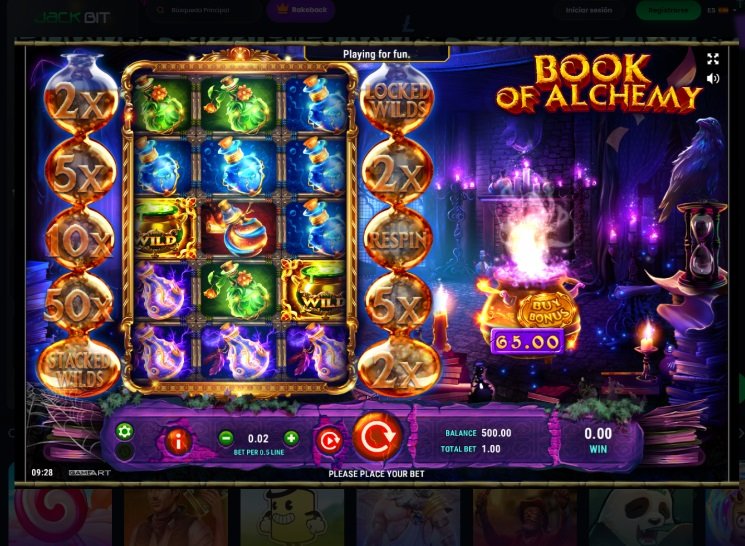745x546 pixels.
Task: Decrease bet per line with the minus button
Action: point(226,438)
